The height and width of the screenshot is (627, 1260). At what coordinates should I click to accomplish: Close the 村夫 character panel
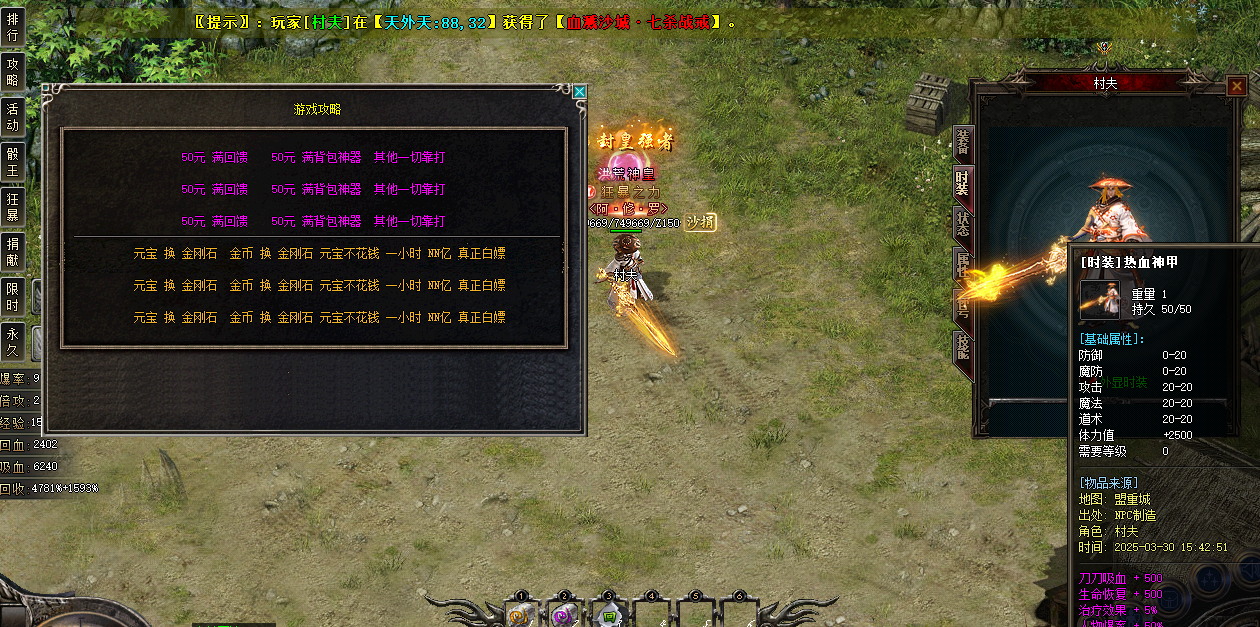click(1236, 86)
